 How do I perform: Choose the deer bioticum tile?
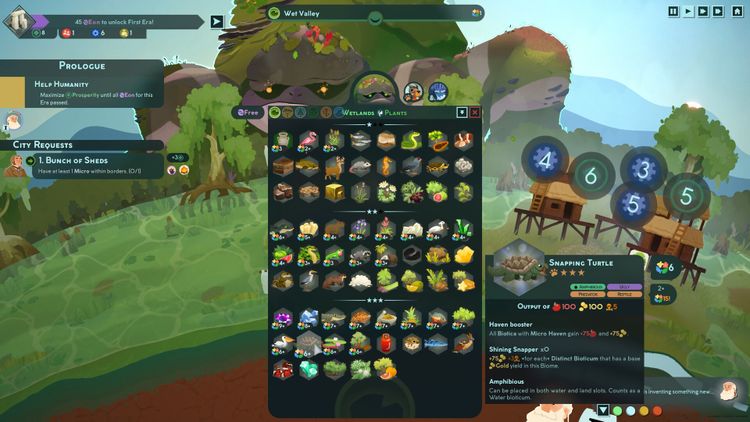tap(334, 166)
